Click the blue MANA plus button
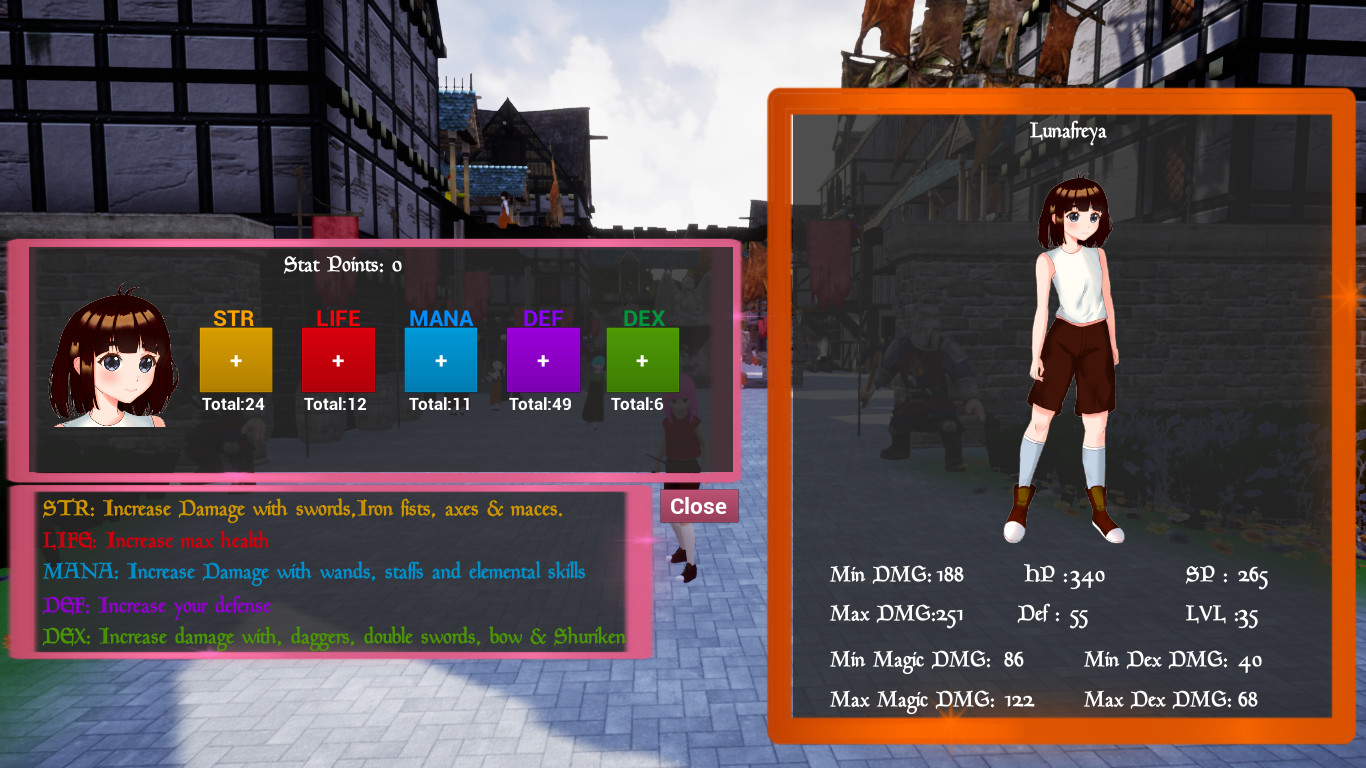Screen dimensions: 1366x768 click(440, 359)
